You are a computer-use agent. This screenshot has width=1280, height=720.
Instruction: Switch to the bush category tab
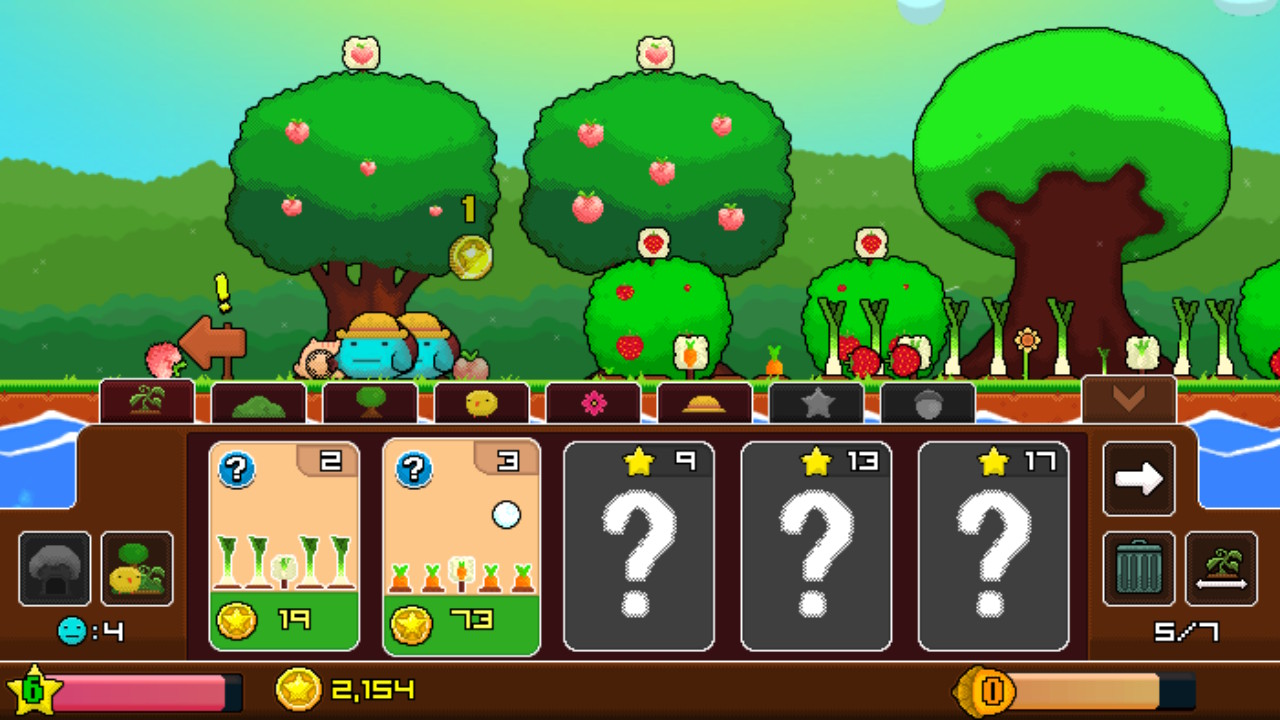tap(259, 403)
